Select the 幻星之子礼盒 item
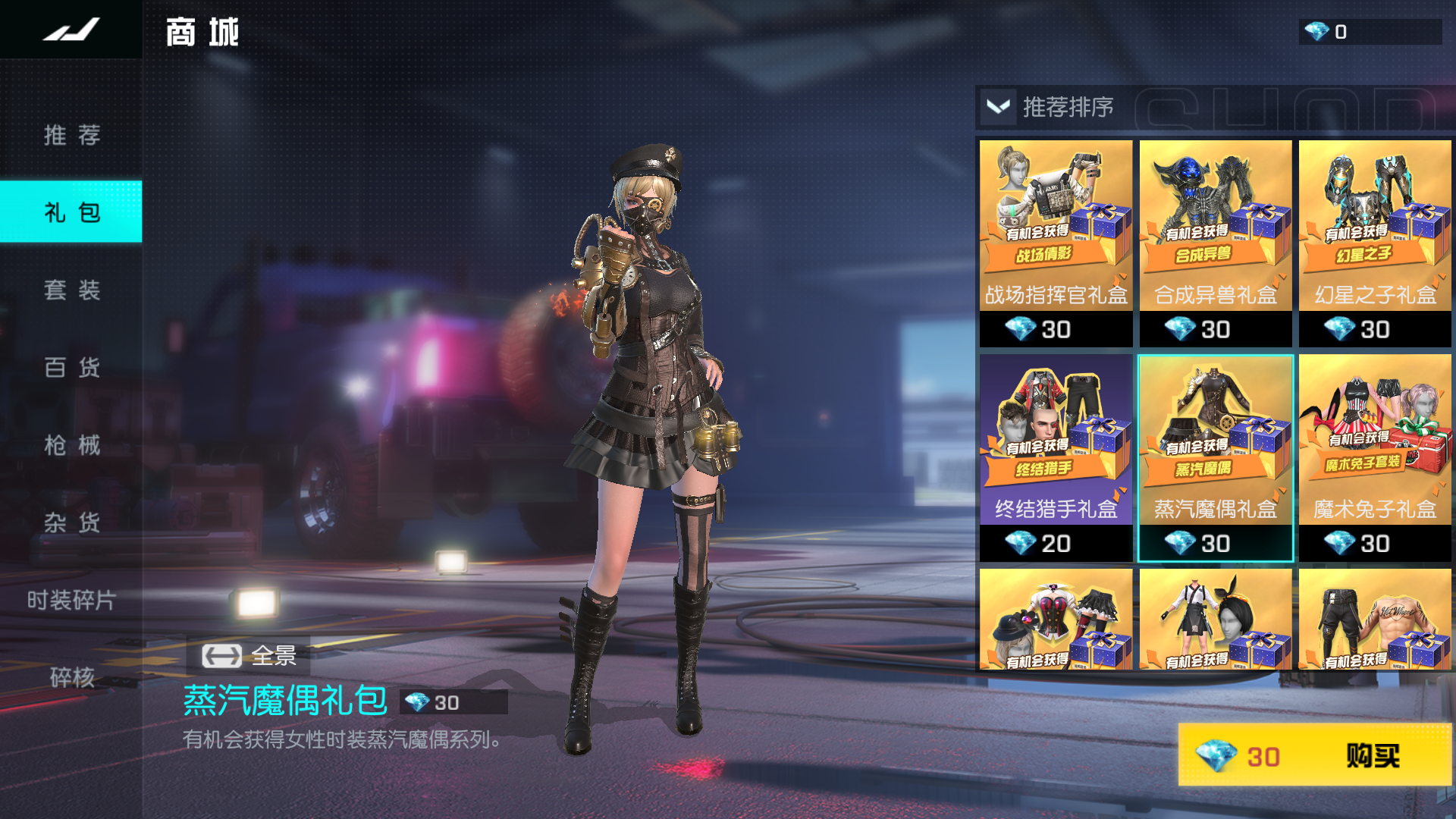This screenshot has width=1456, height=819. pos(1374,243)
